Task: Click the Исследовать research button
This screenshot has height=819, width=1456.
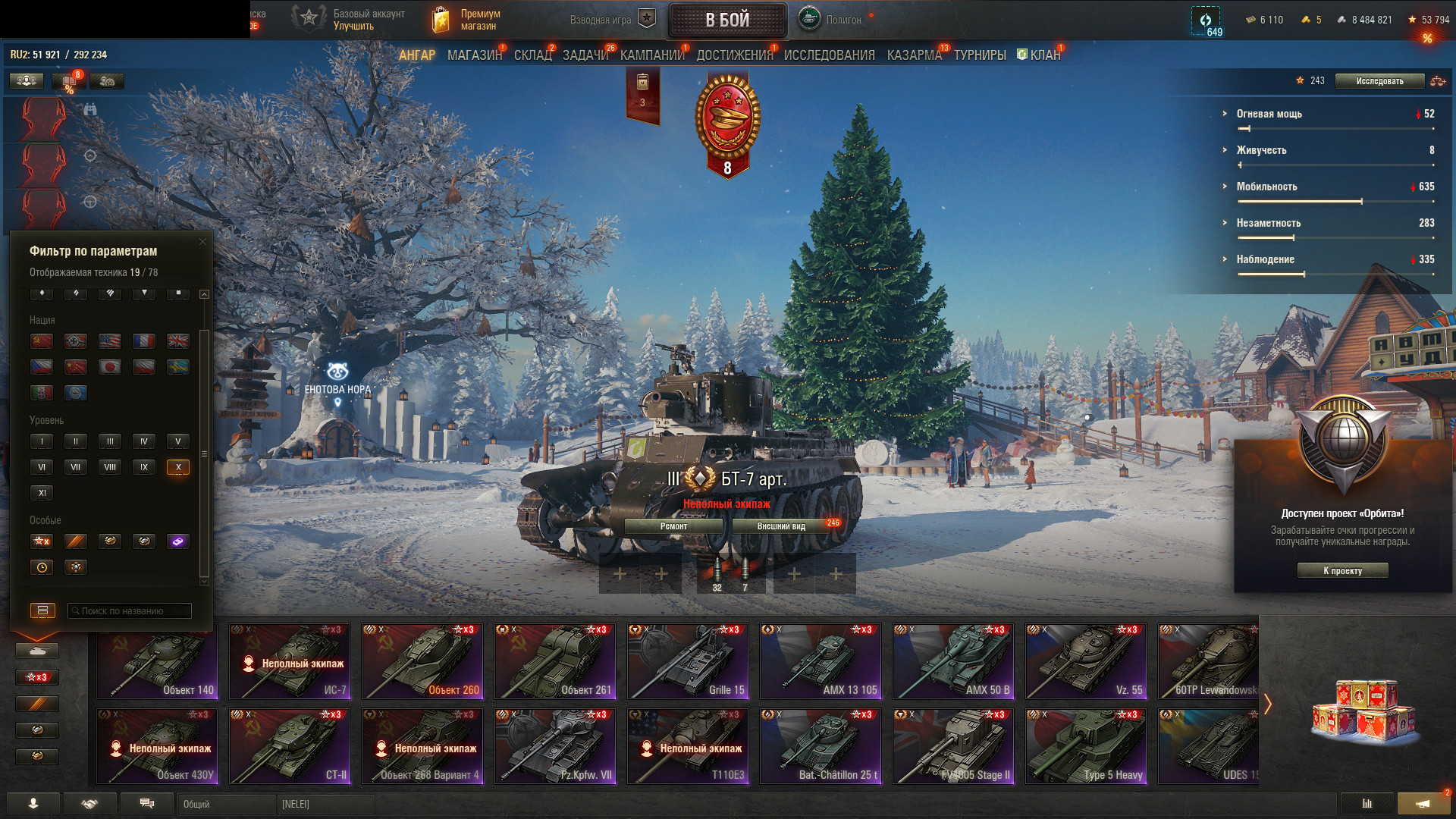Action: [1379, 81]
